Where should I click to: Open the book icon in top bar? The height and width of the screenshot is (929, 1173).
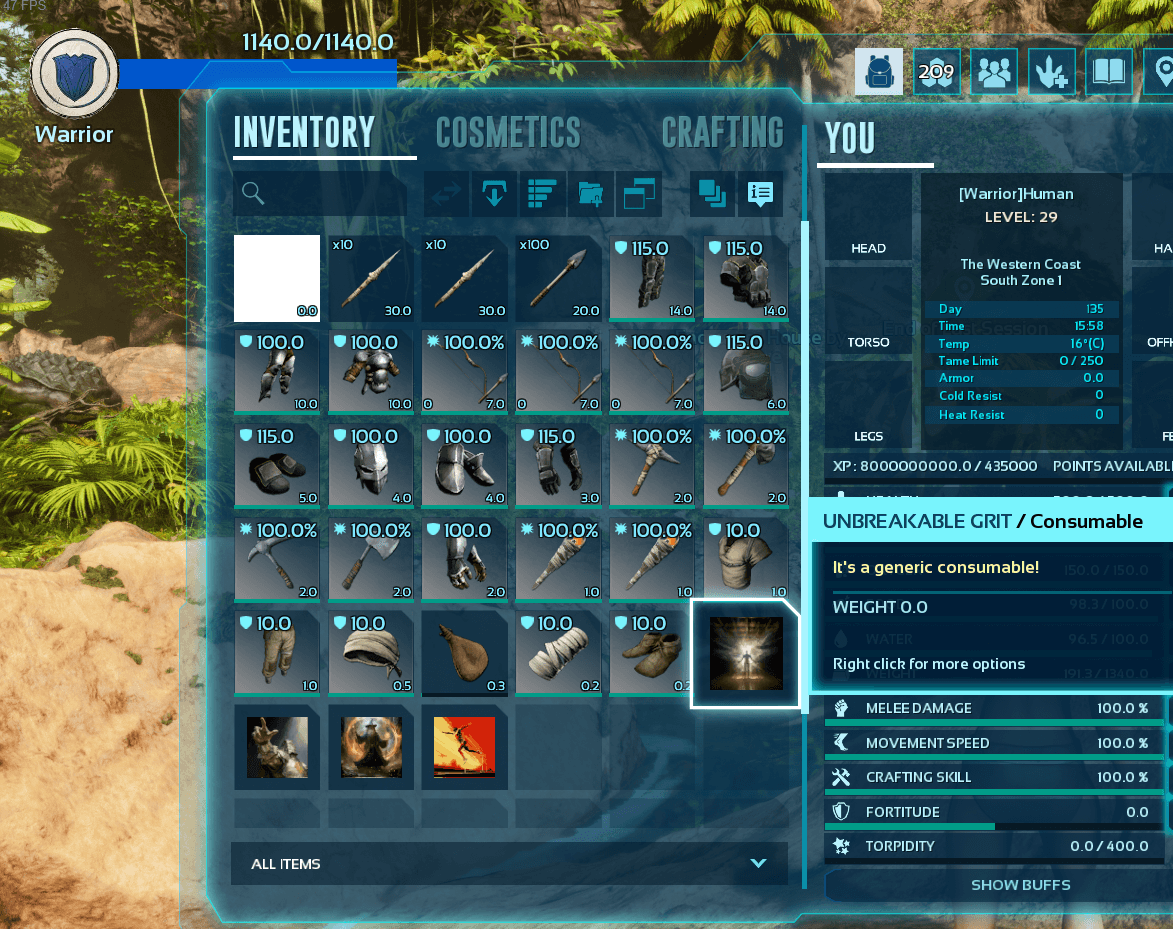click(x=1109, y=72)
